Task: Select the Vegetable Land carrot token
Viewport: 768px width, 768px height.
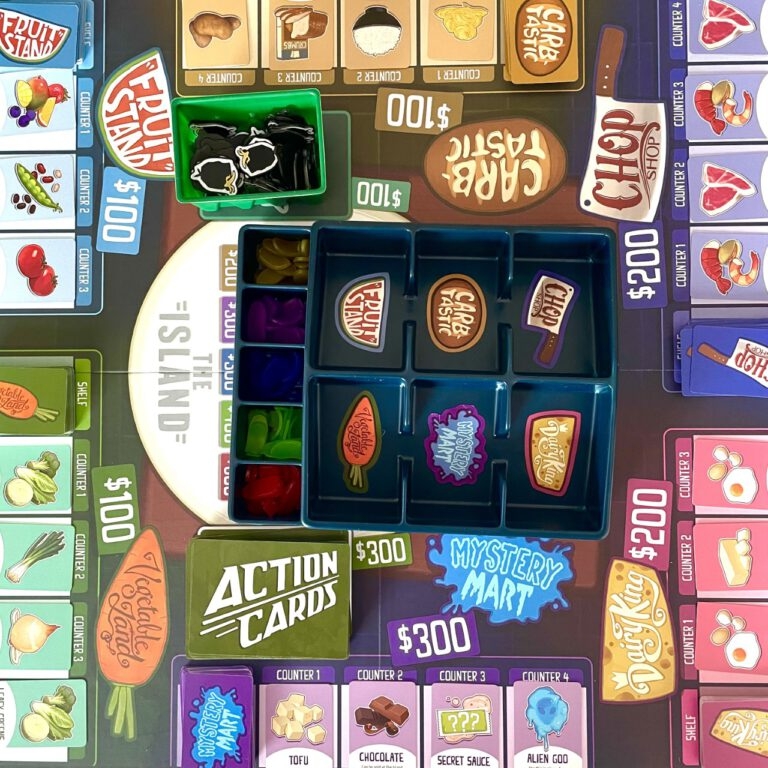Action: 360,440
